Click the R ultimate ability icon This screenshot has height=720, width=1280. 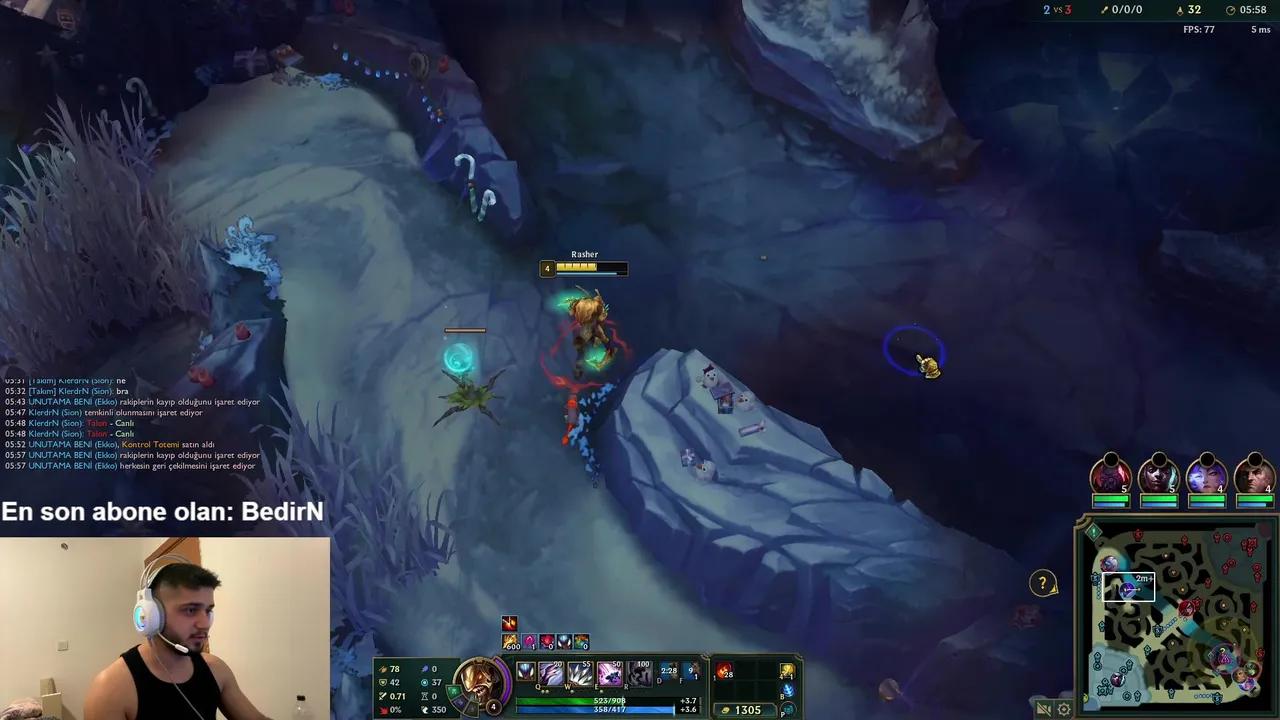(638, 673)
